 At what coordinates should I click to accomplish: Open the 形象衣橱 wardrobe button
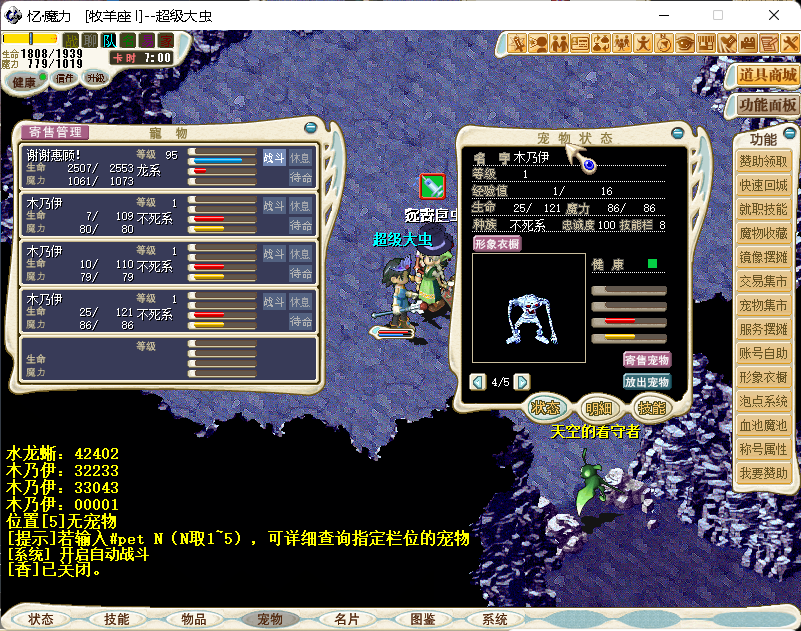tap(497, 243)
